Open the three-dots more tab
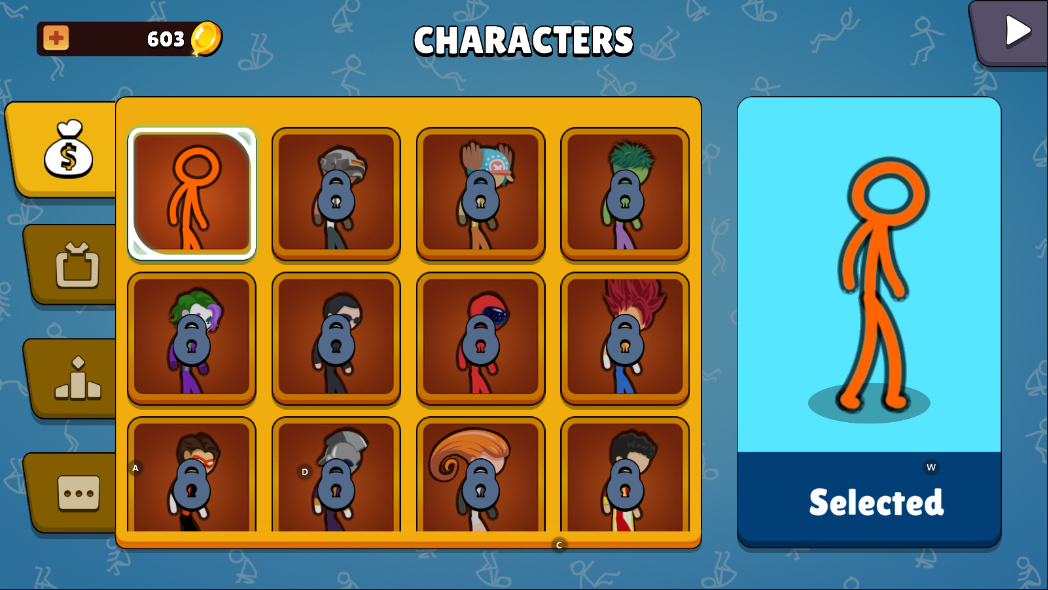Image resolution: width=1048 pixels, height=590 pixels. 77,492
